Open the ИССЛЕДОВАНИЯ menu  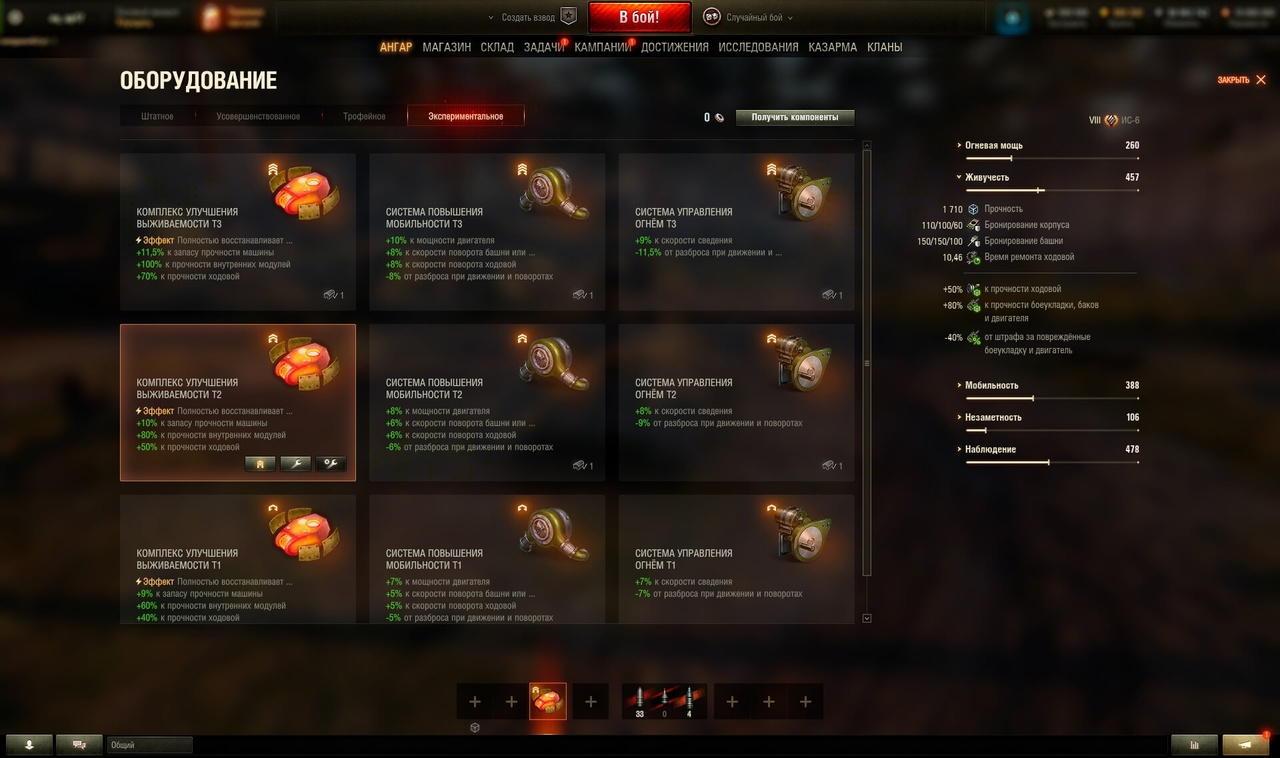coord(758,47)
